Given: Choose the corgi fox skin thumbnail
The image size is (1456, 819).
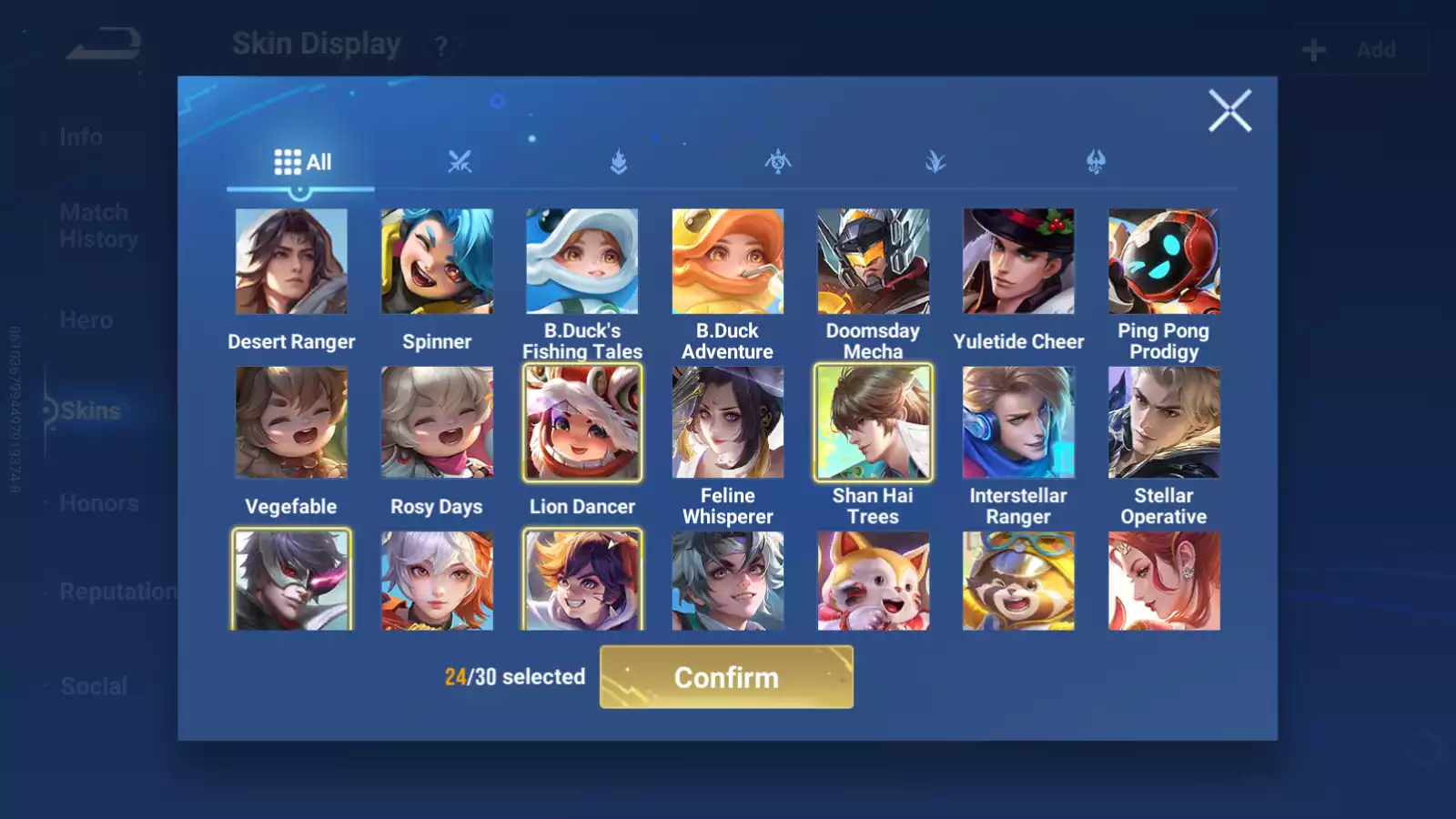Looking at the screenshot, I should tap(873, 581).
